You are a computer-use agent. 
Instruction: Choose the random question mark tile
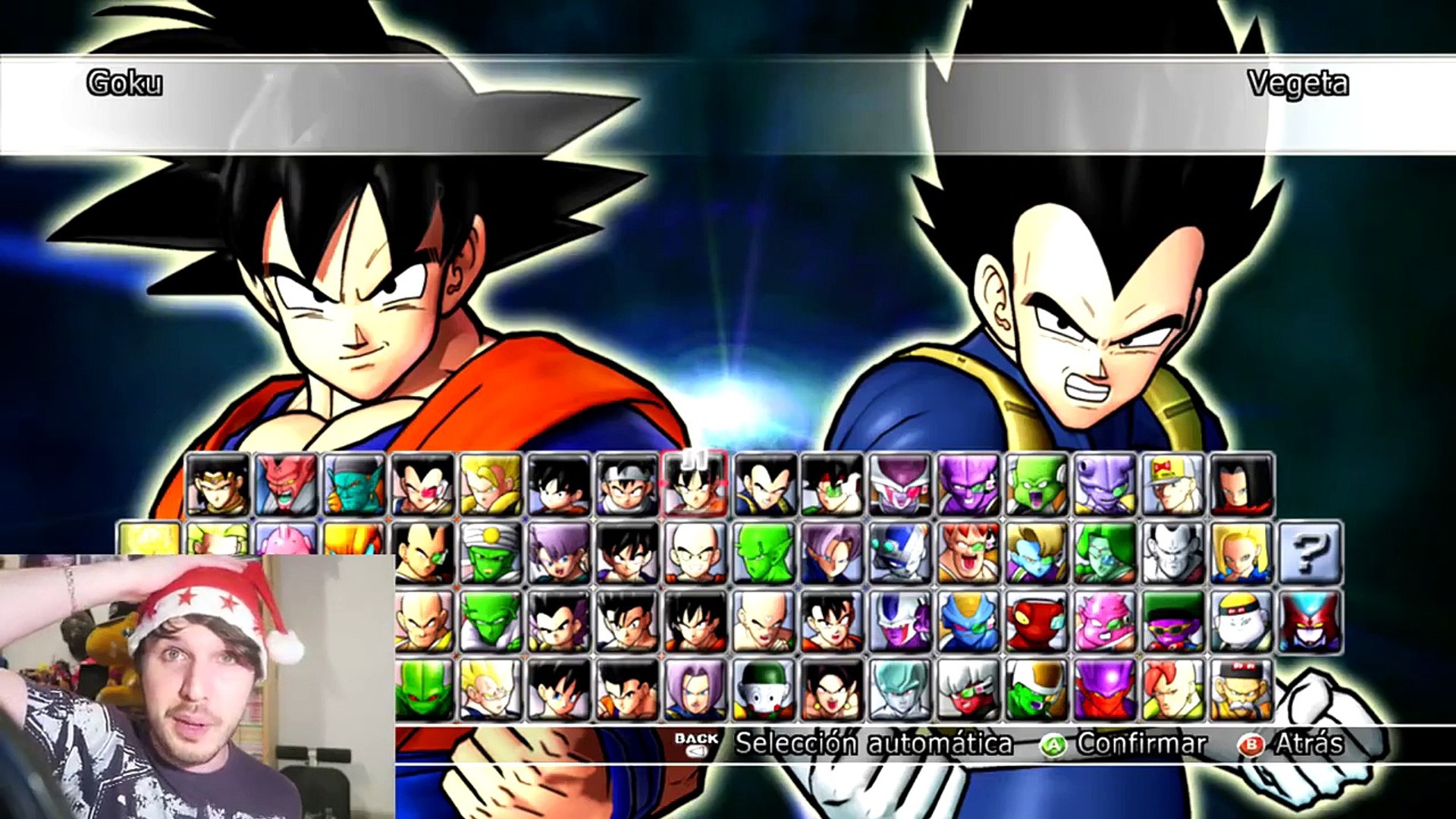pyautogui.click(x=1310, y=553)
